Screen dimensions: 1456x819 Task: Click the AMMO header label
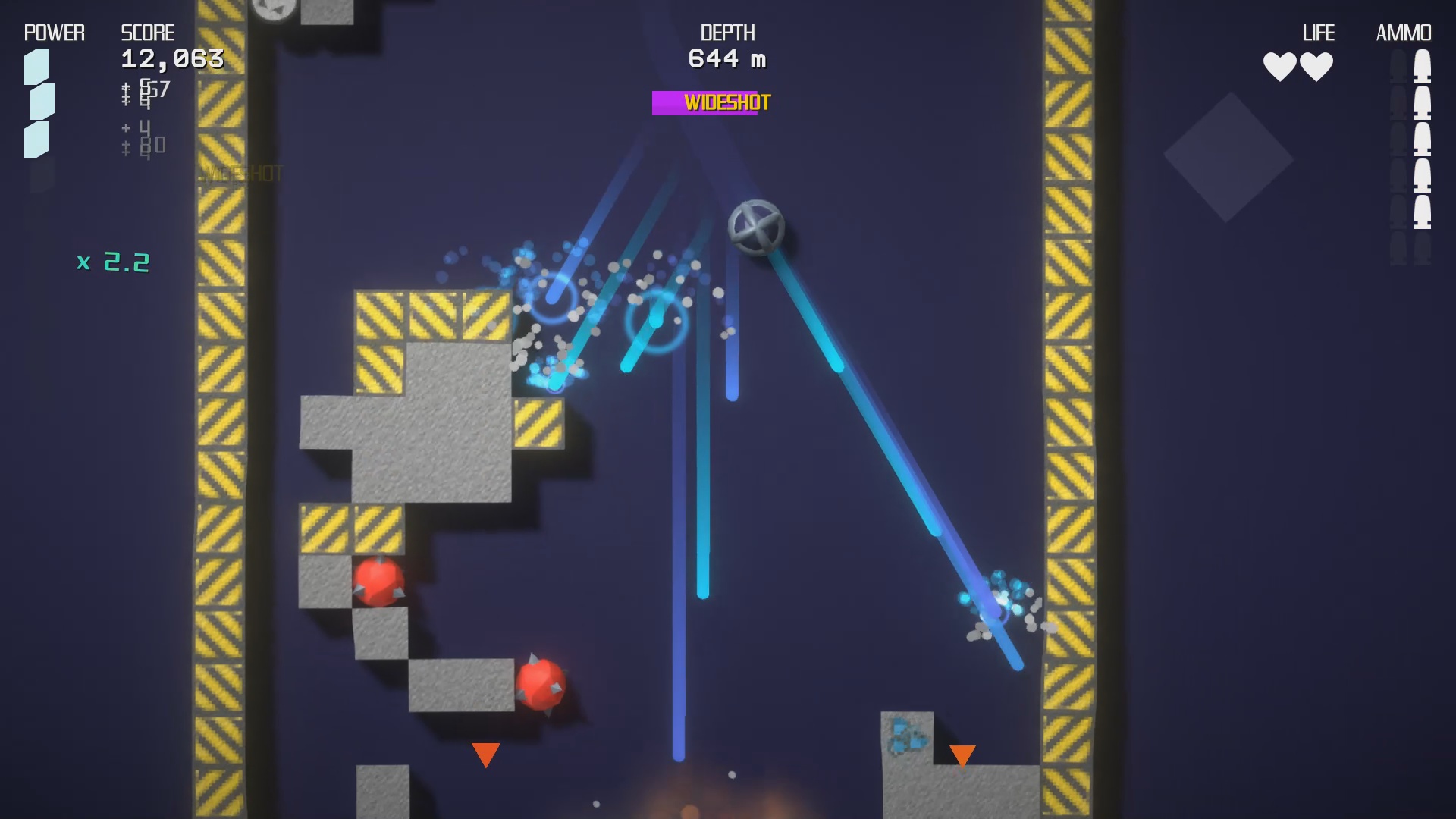1404,33
